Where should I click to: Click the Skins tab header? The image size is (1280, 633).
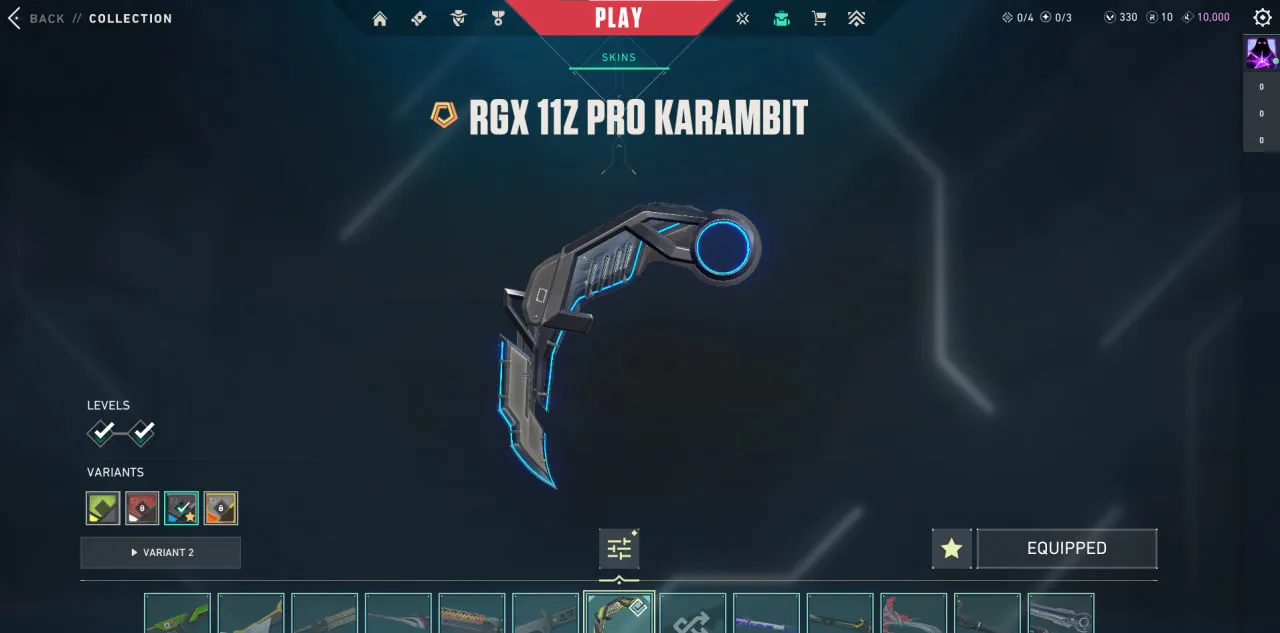(618, 57)
